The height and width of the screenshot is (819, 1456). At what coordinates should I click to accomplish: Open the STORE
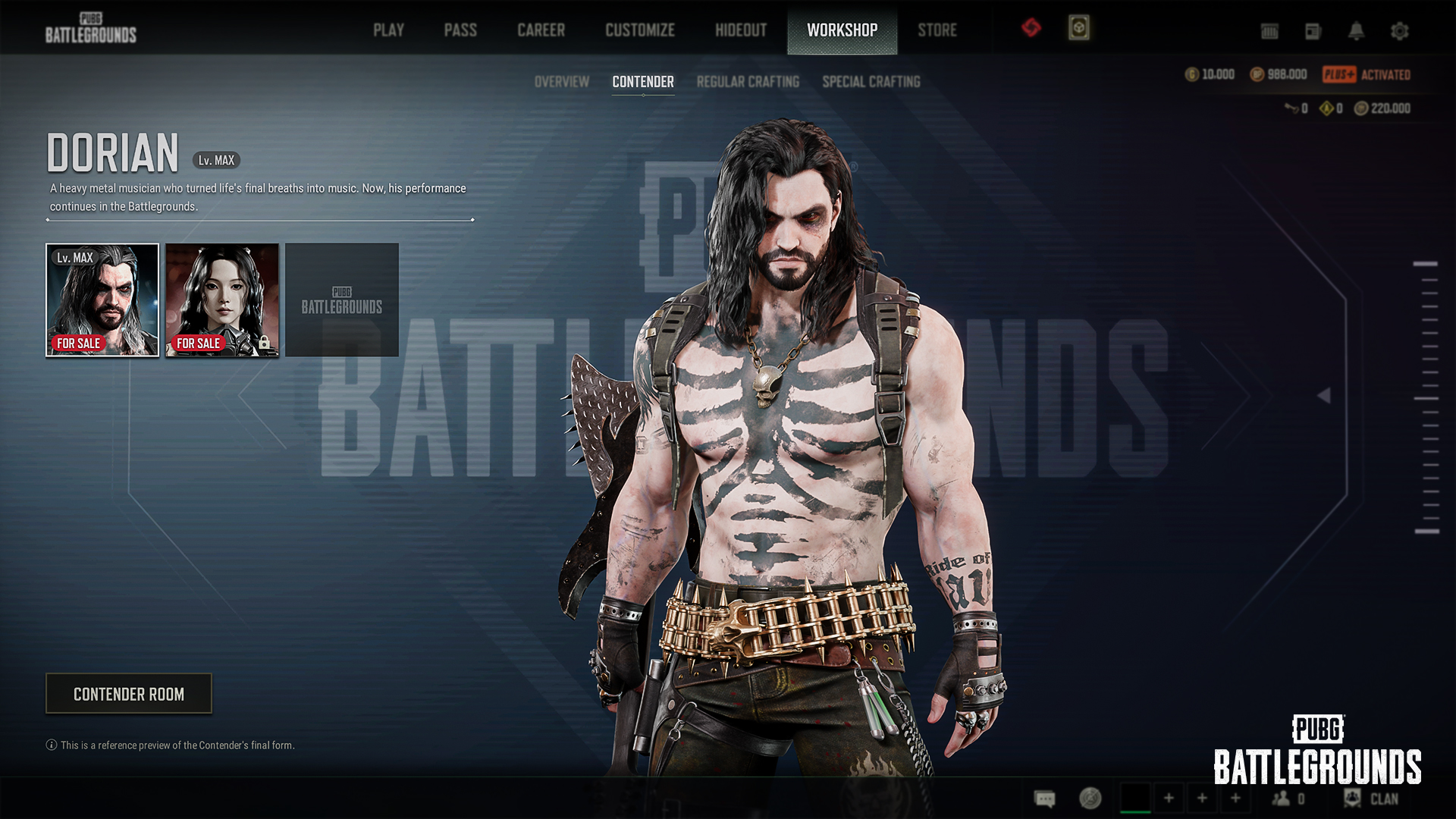coord(937,30)
